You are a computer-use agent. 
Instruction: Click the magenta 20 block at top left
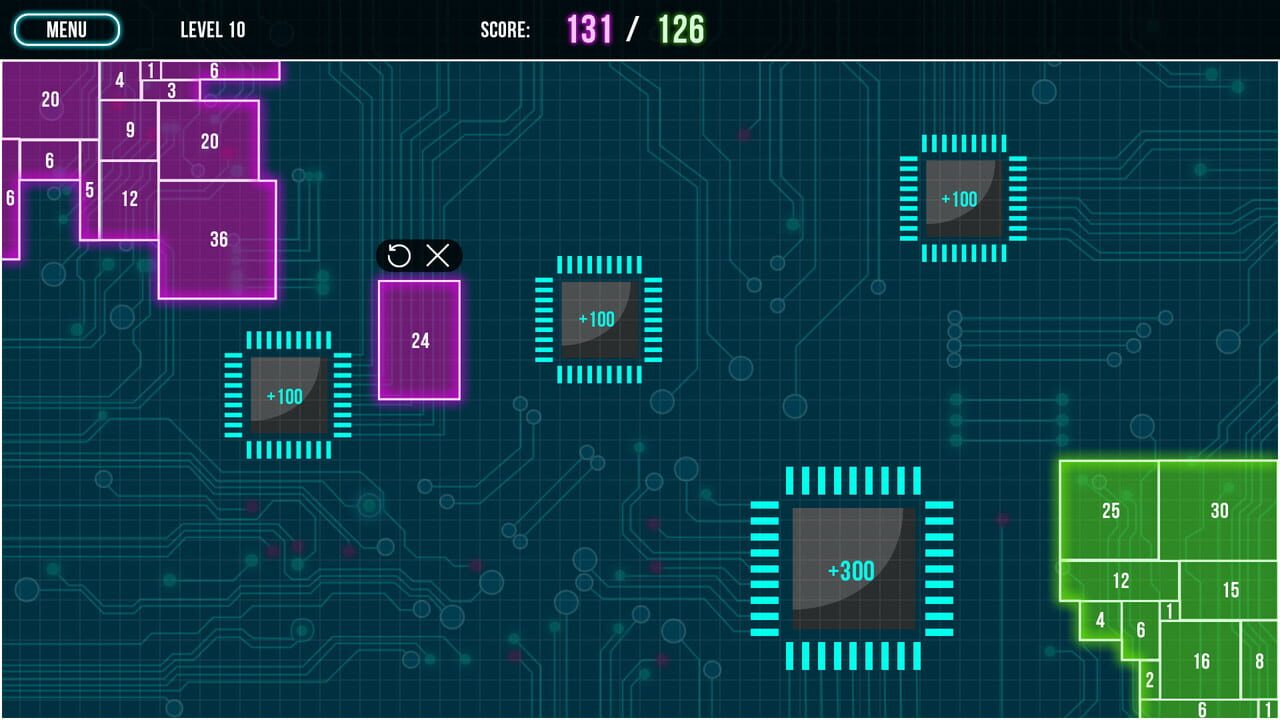click(x=49, y=99)
